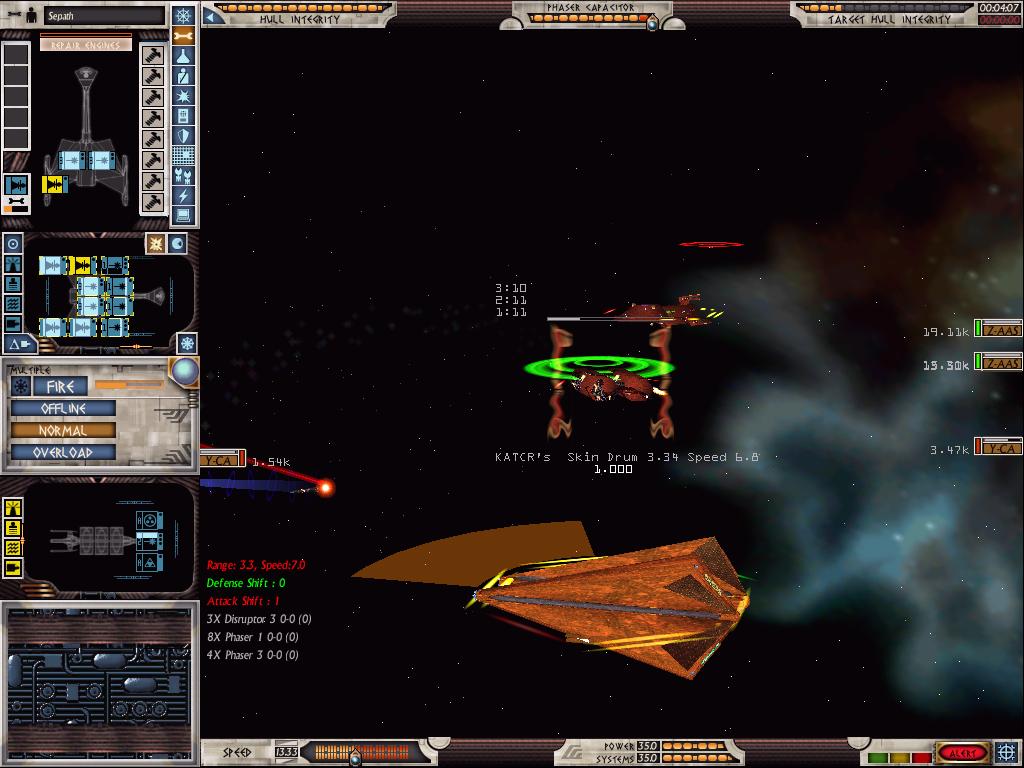Screen dimensions: 1024x768
Task: Open the shield panel tab
Action: tap(183, 136)
